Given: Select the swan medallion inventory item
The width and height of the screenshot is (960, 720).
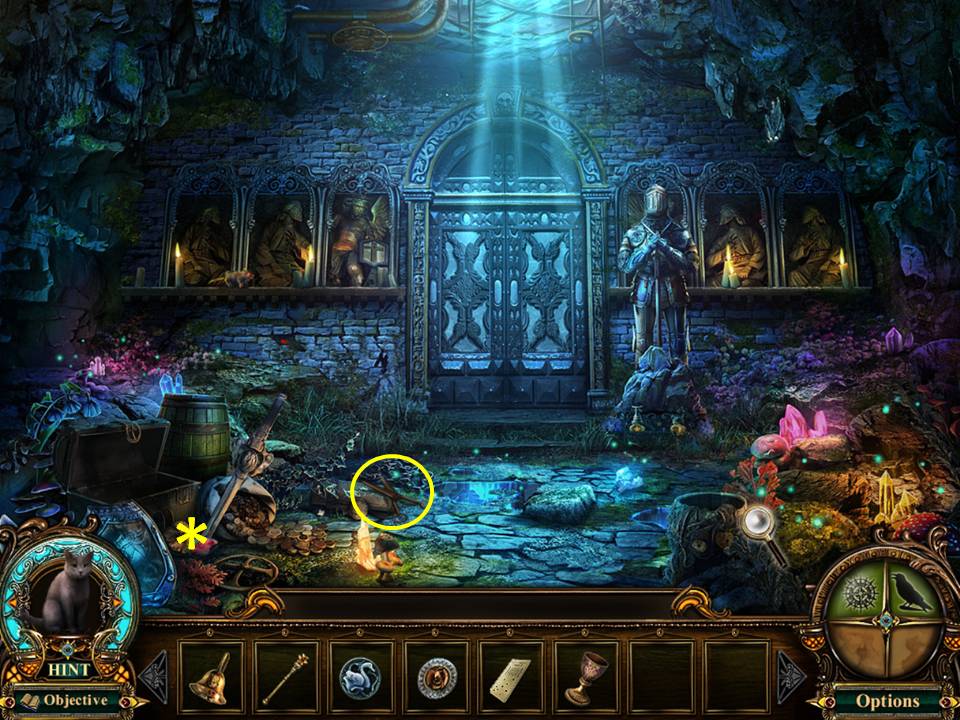Looking at the screenshot, I should (x=360, y=677).
